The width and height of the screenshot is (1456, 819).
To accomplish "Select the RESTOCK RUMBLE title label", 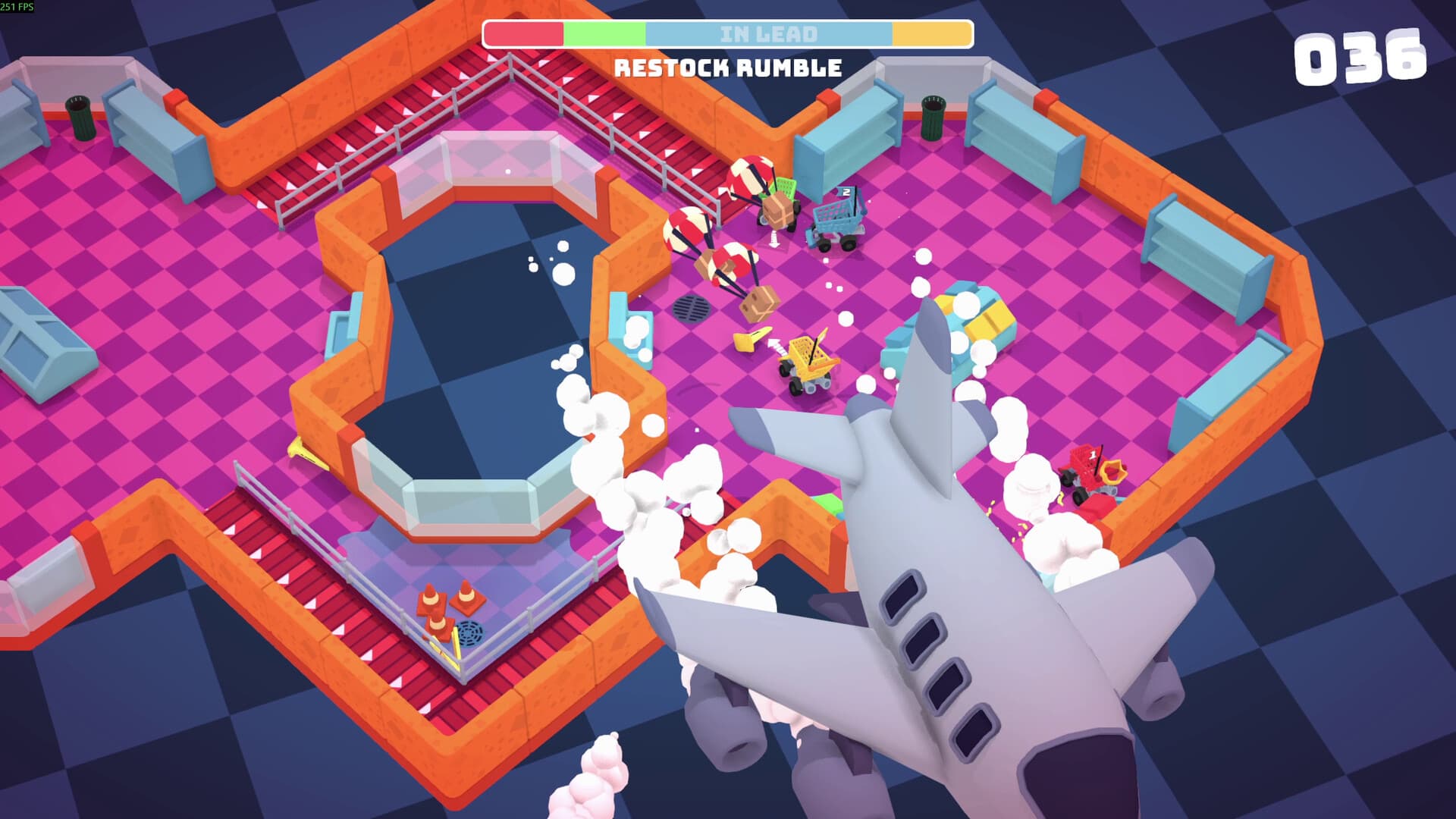I will click(x=728, y=67).
